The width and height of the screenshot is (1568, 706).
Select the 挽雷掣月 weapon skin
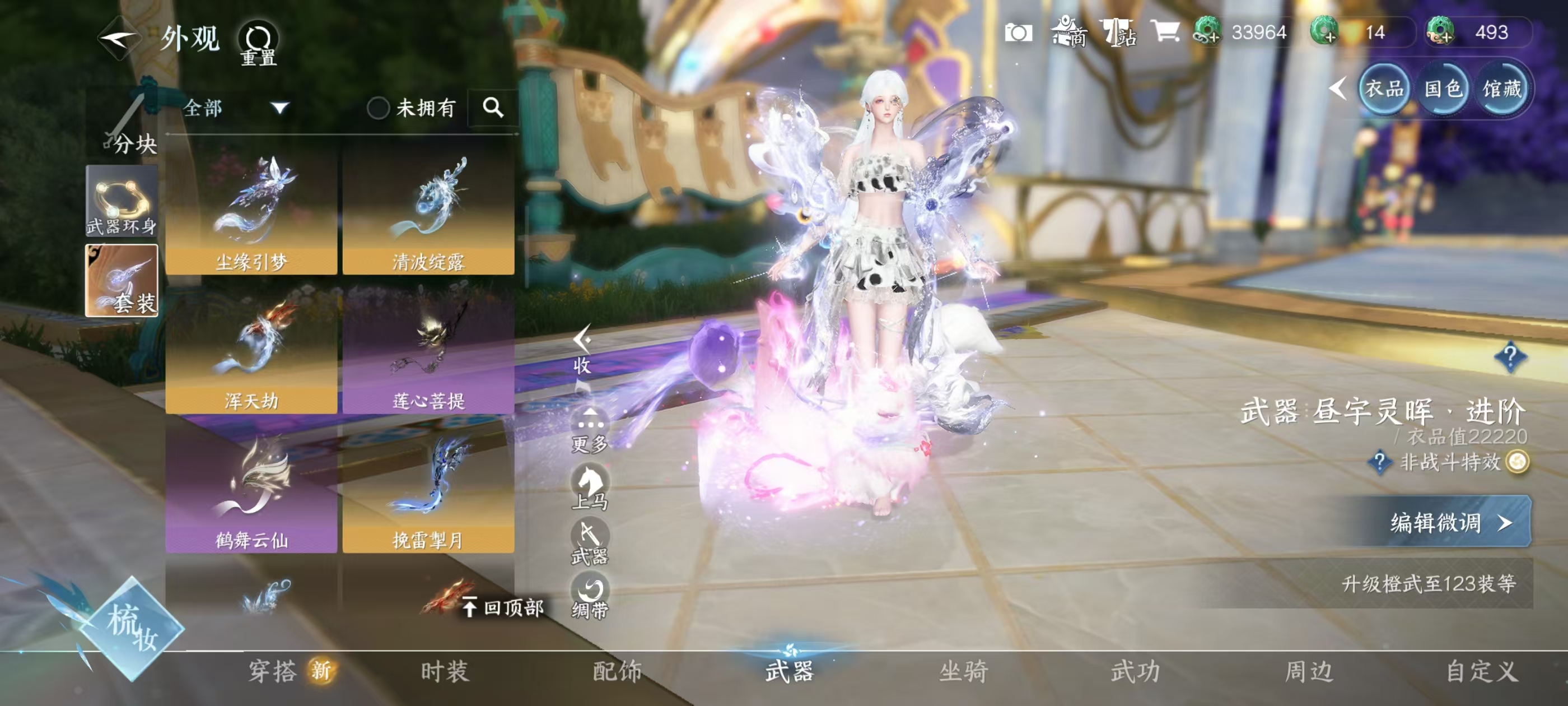pyautogui.click(x=428, y=489)
